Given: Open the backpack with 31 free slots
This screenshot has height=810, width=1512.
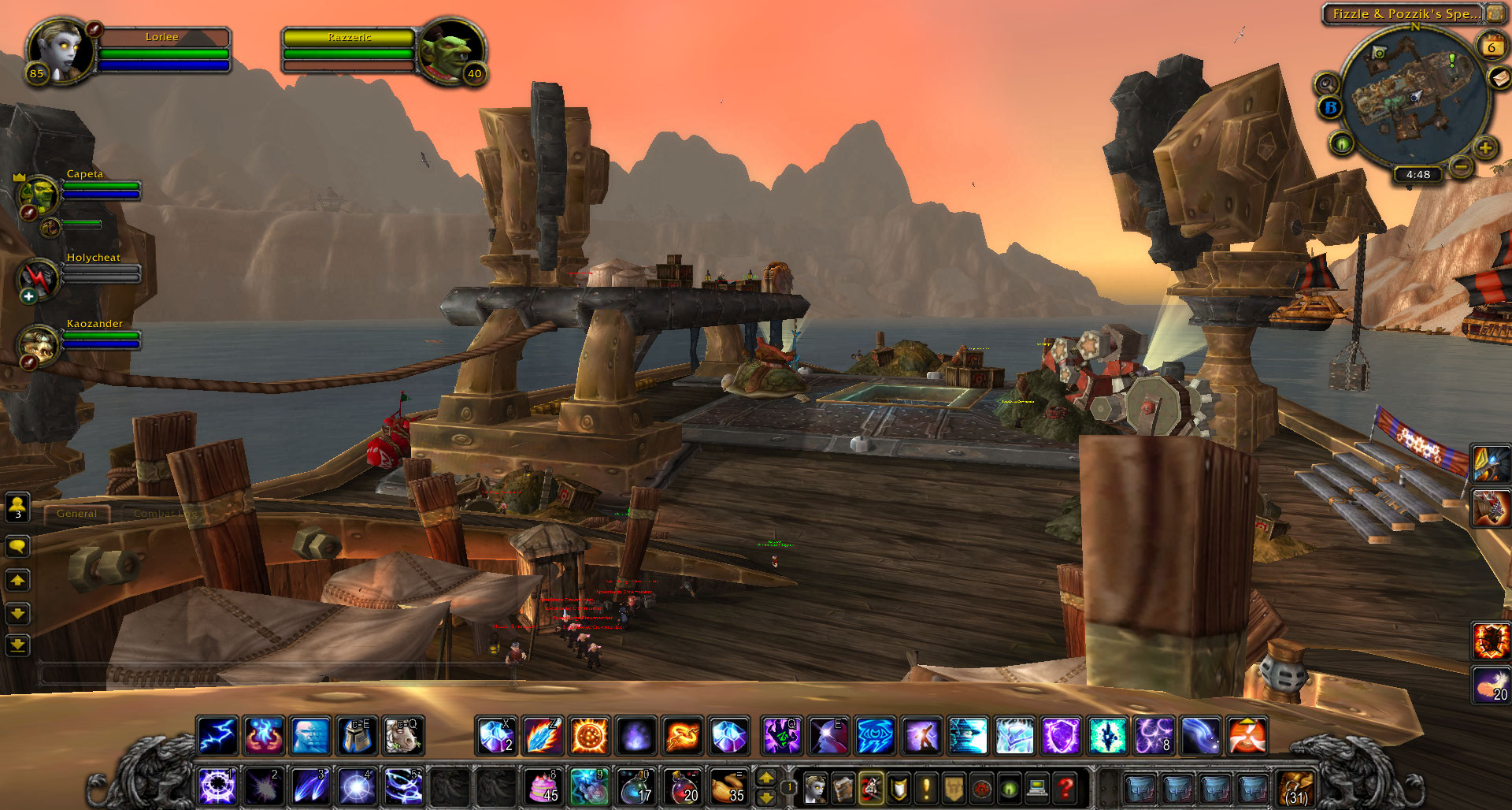Looking at the screenshot, I should (1296, 786).
